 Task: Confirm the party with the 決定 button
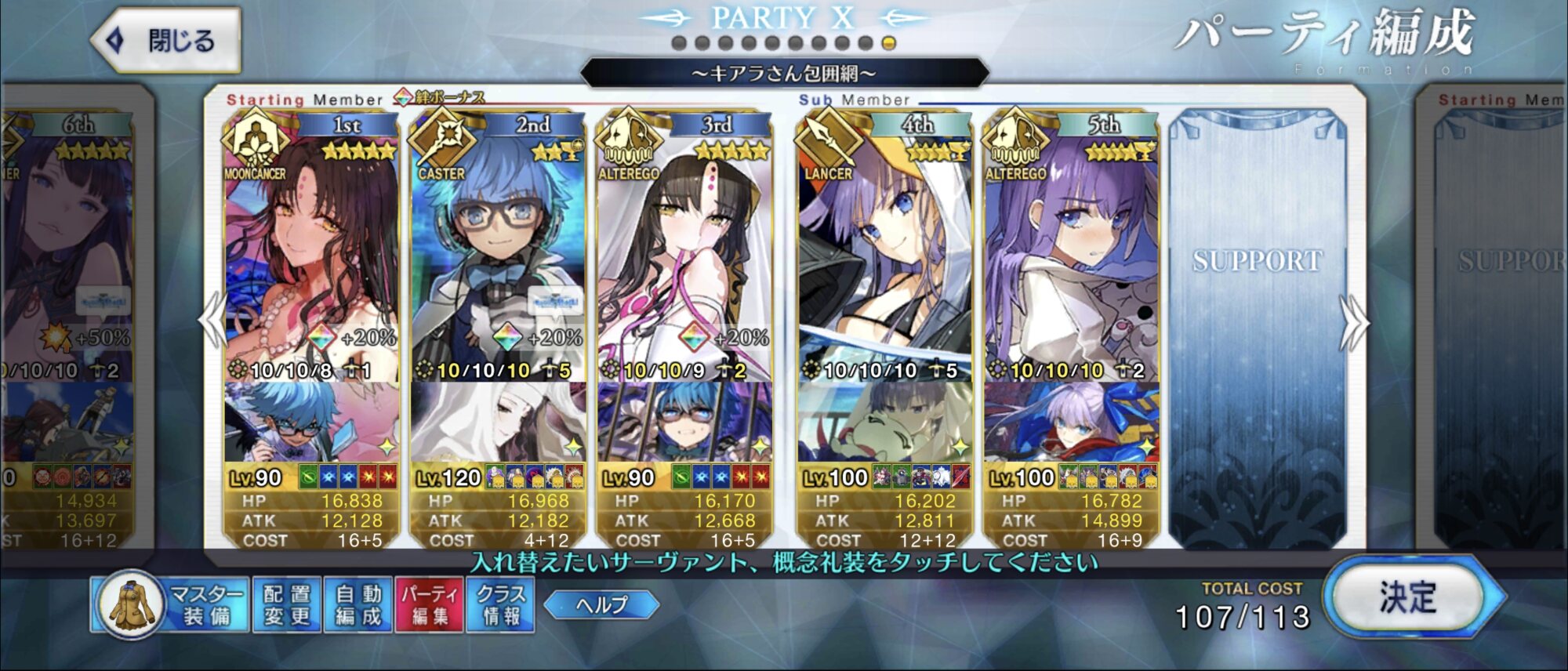(x=1408, y=598)
